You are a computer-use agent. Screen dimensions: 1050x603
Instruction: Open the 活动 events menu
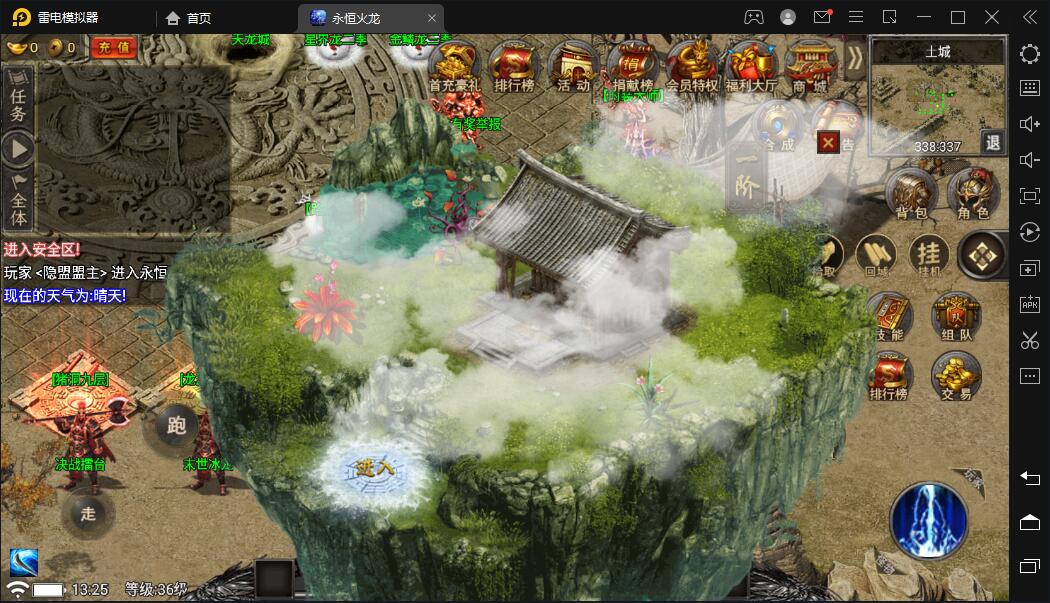[573, 68]
